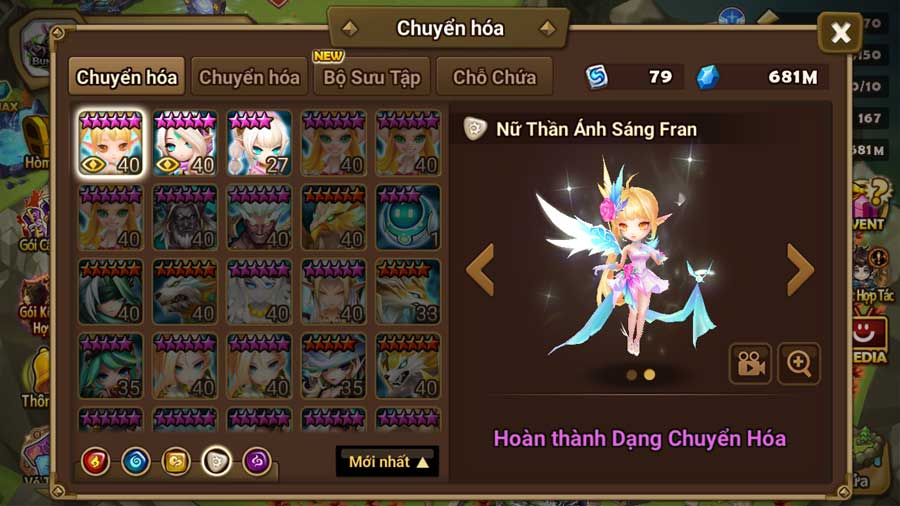This screenshot has width=900, height=506.
Task: Open the Chỗ Chứa tab
Action: coord(494,77)
